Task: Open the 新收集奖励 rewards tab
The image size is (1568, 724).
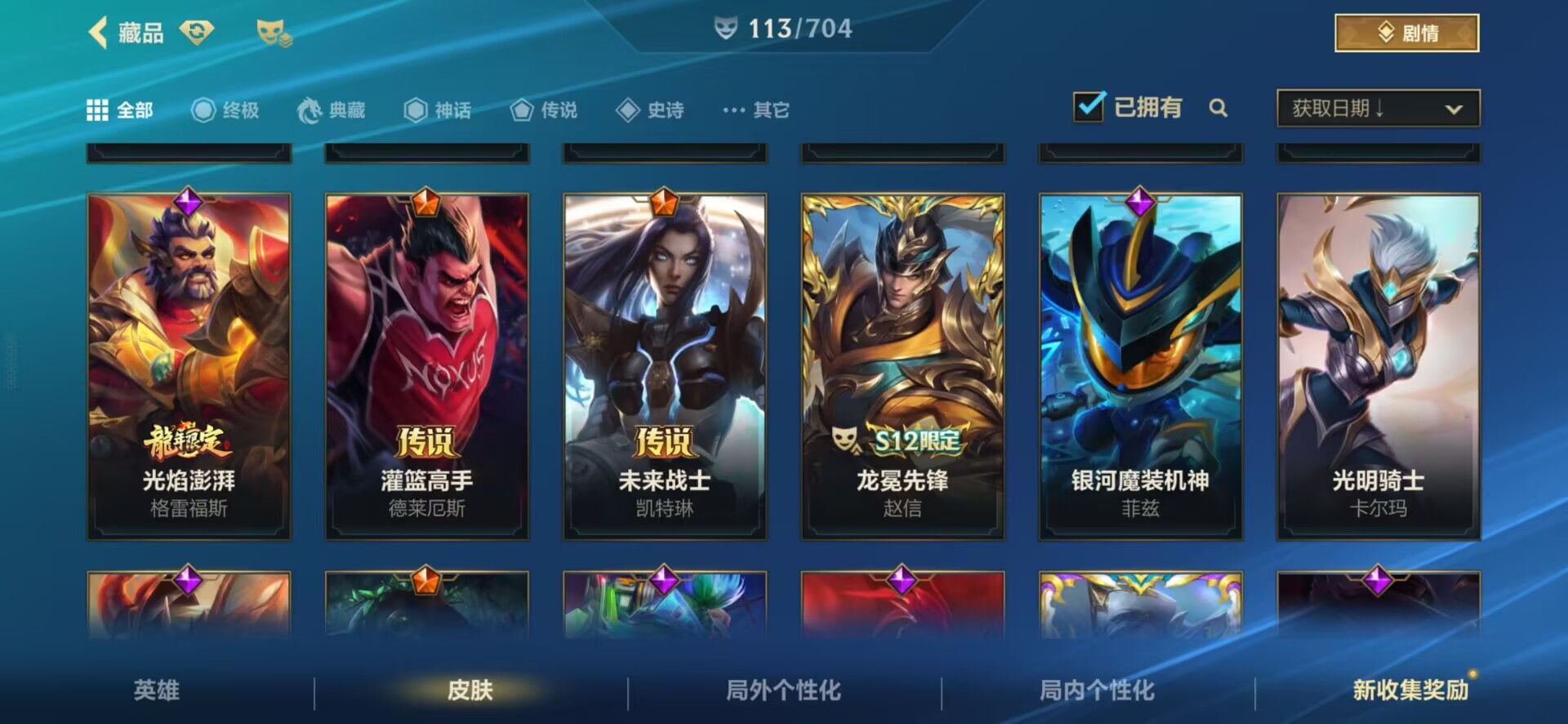Action: click(1410, 690)
